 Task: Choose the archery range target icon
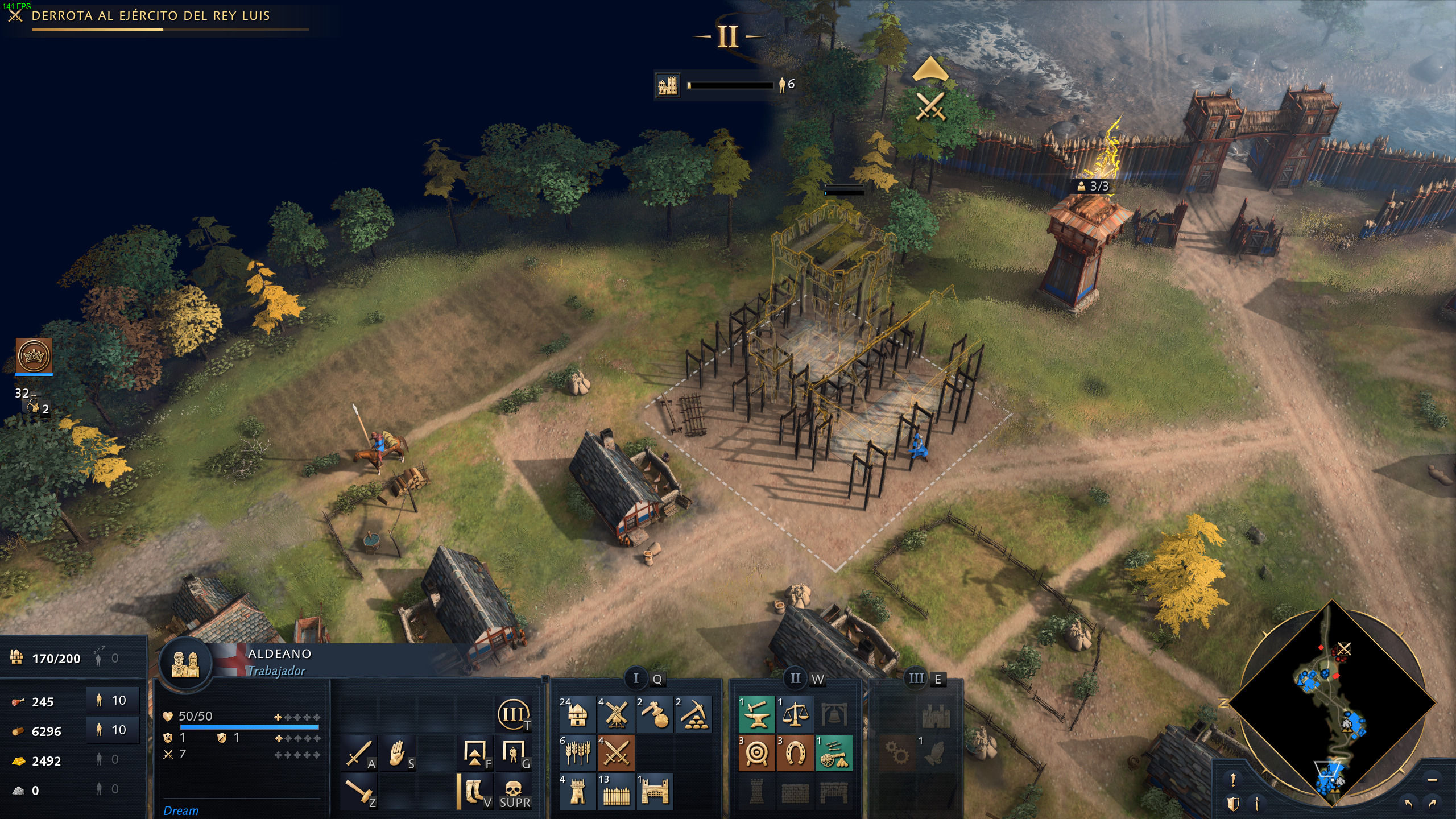[756, 753]
